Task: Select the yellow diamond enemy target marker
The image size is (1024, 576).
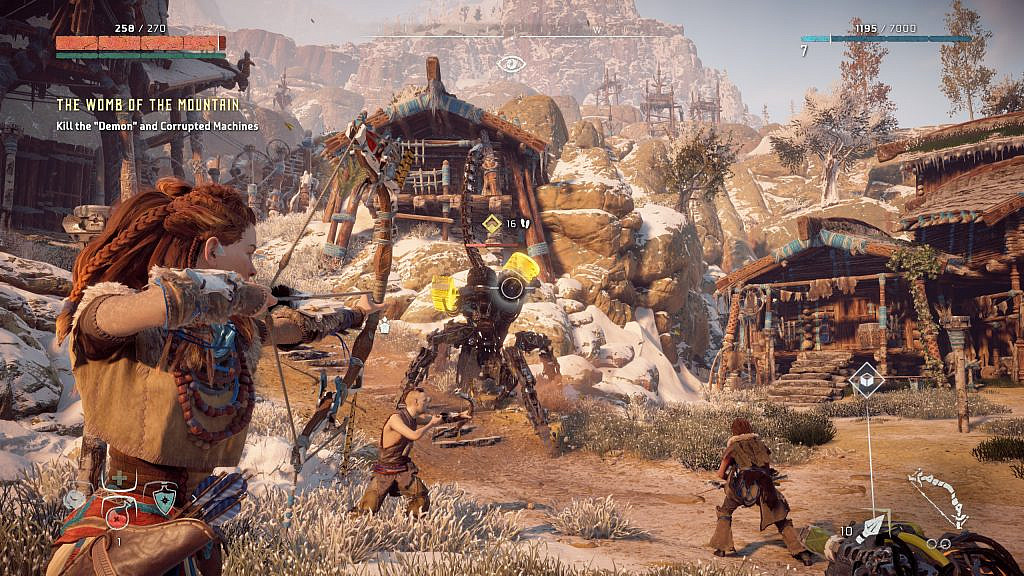Action: [492, 224]
